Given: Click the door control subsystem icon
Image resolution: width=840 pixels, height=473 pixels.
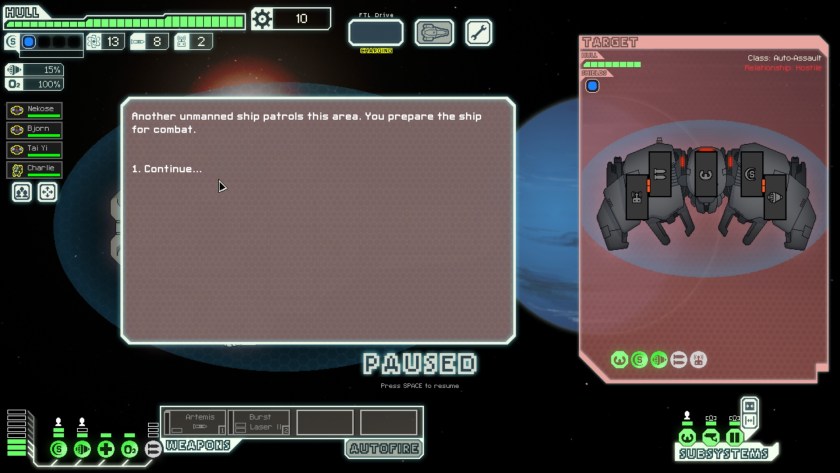Looking at the screenshot, I should pos(735,437).
